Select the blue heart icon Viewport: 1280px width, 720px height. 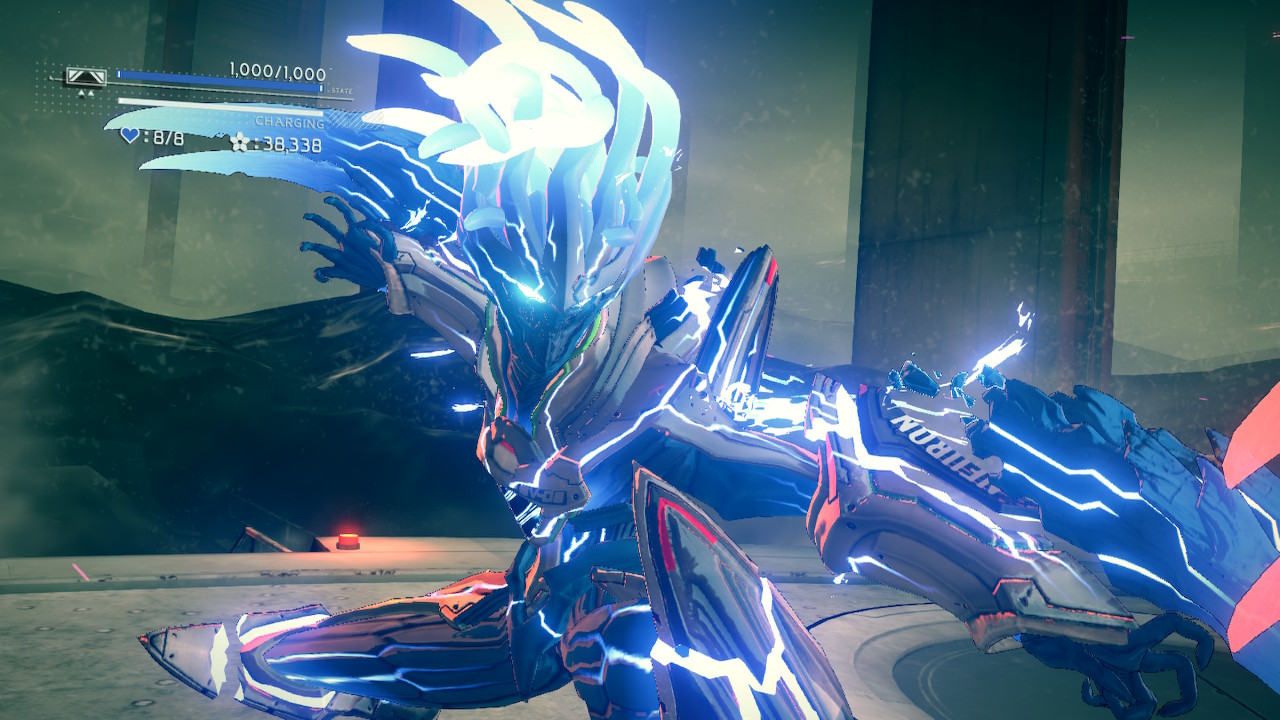130,135
